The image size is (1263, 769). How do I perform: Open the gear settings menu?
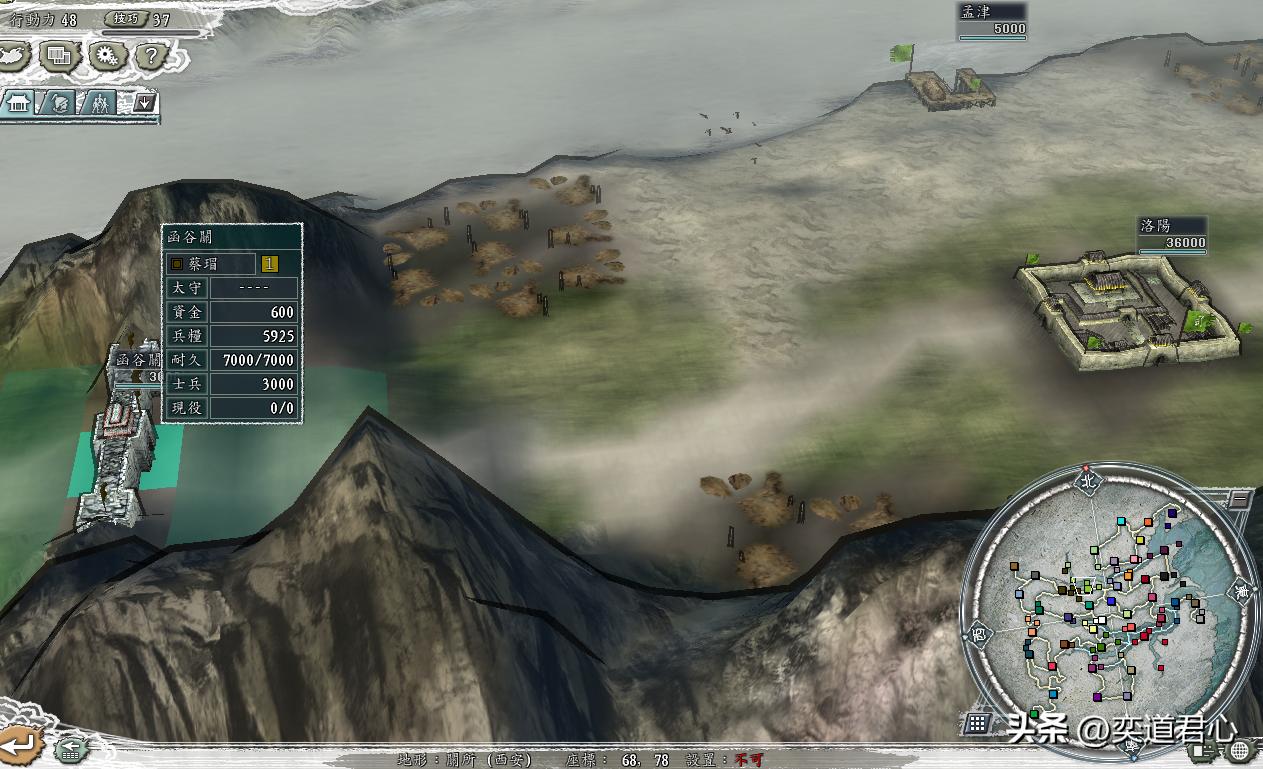point(106,56)
